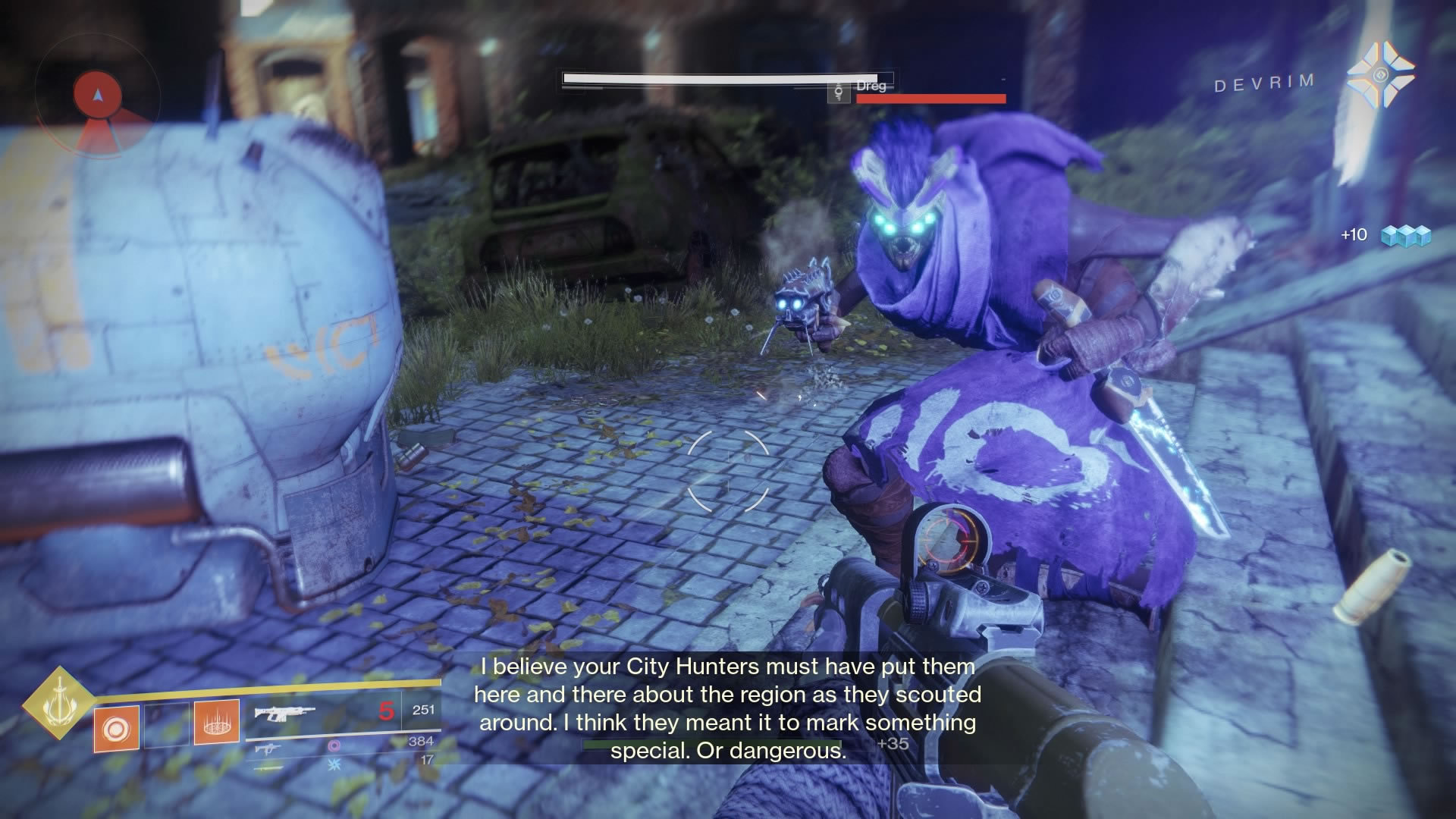The image size is (1456, 819).
Task: Click the equipped scout rifle icon
Action: click(x=284, y=714)
